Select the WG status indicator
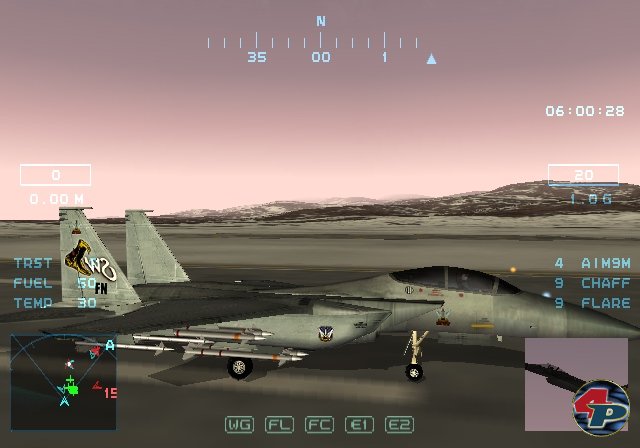640x448 pixels. pos(239,424)
